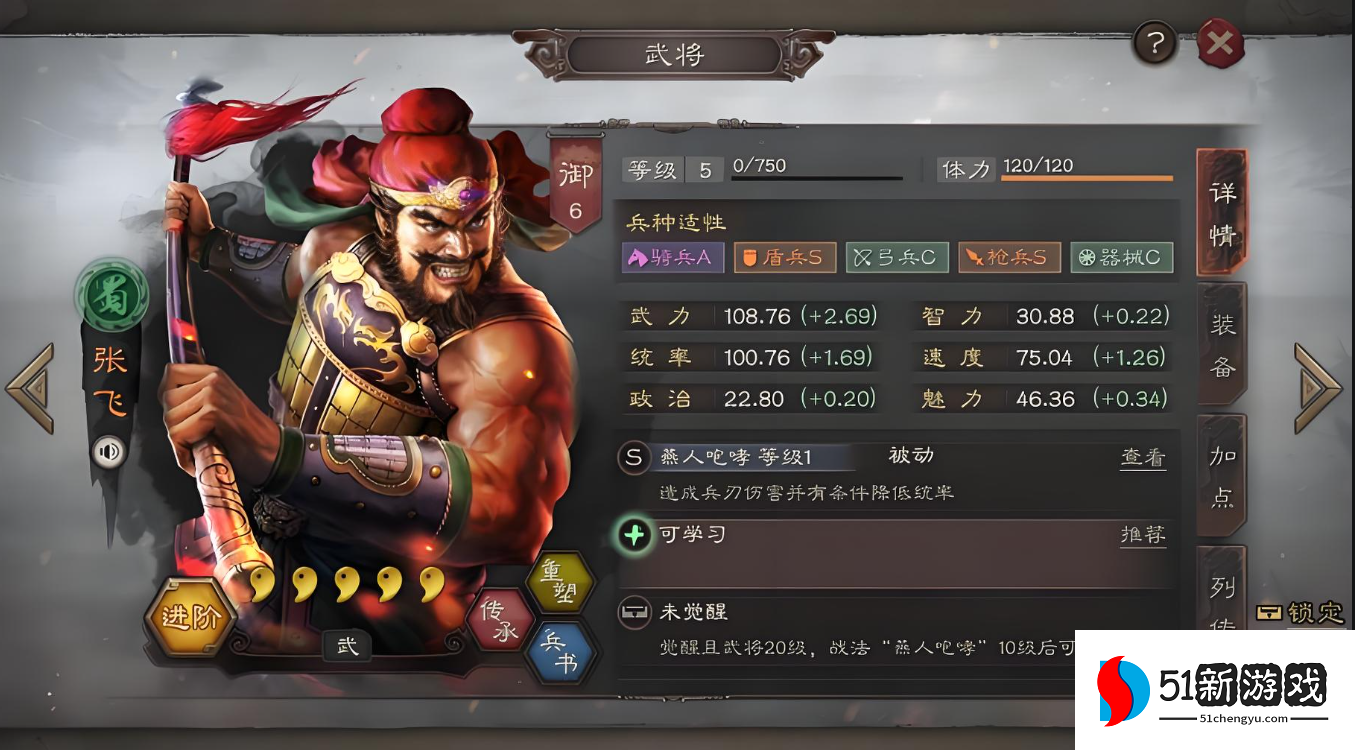Click the green plus on 可学习 slot
This screenshot has height=750, width=1355.
click(x=633, y=534)
